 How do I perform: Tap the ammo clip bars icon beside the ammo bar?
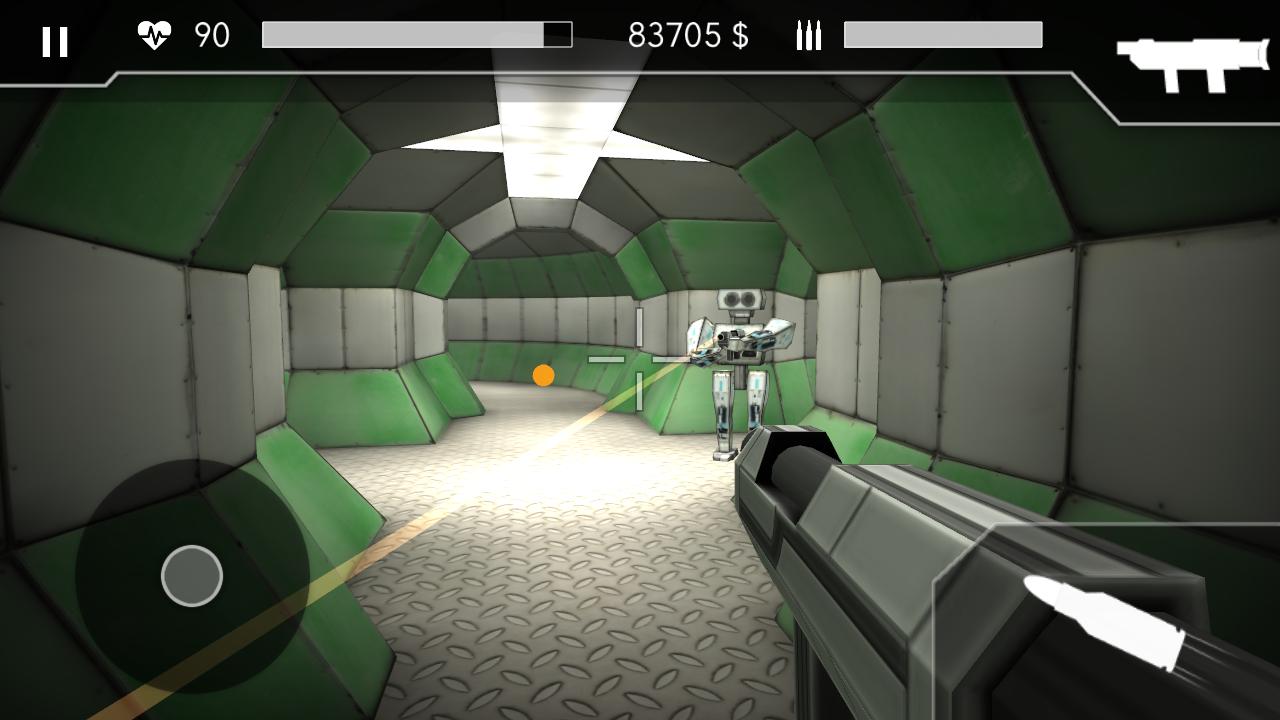(807, 37)
